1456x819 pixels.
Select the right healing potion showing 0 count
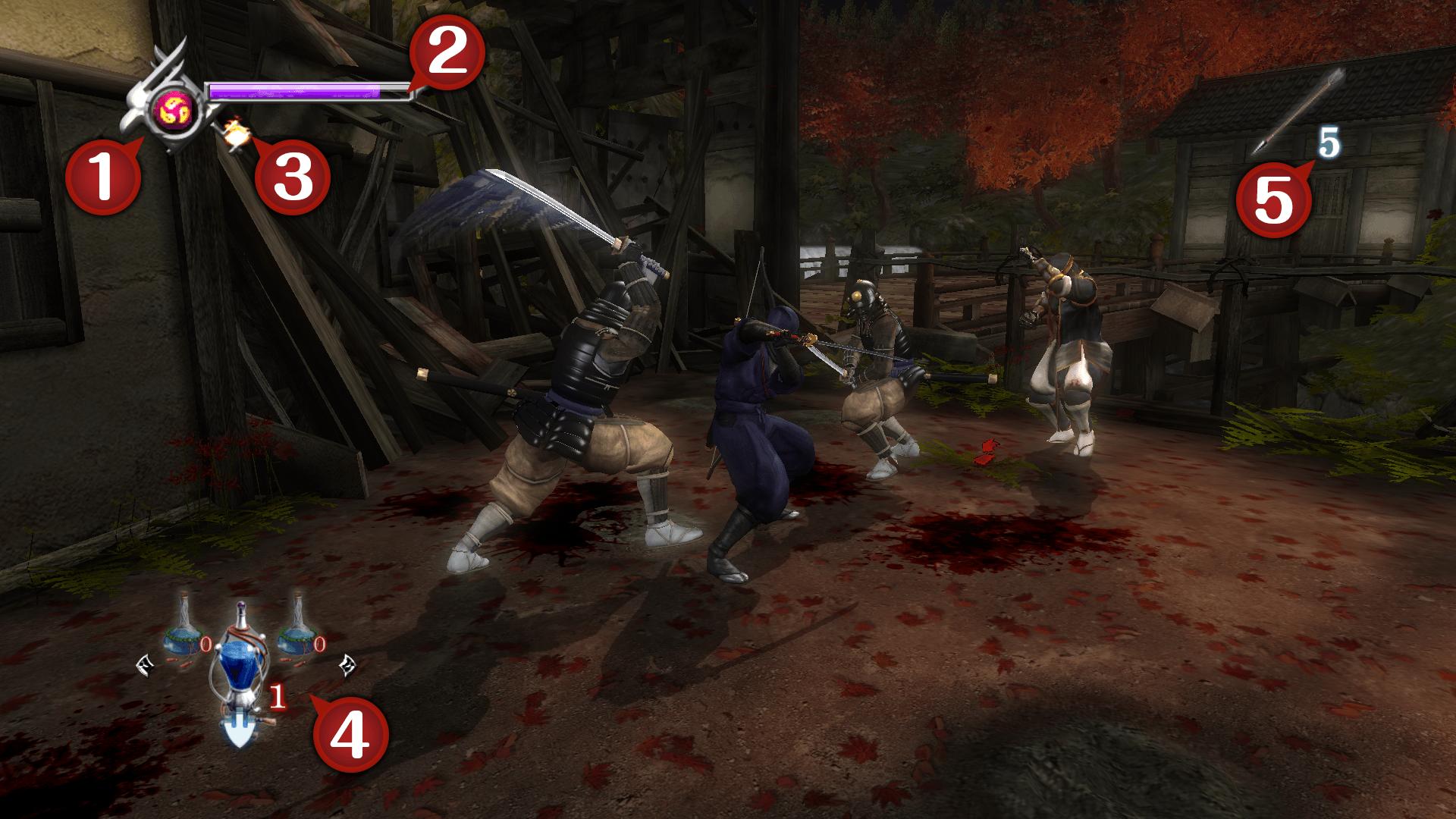click(296, 635)
